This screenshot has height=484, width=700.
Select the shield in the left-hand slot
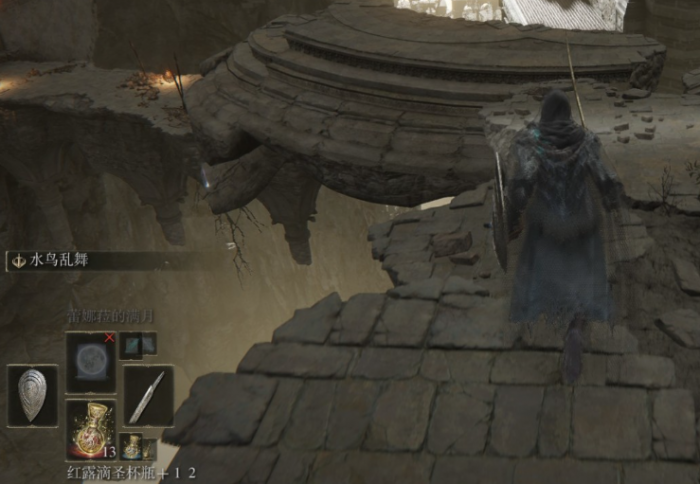point(33,396)
